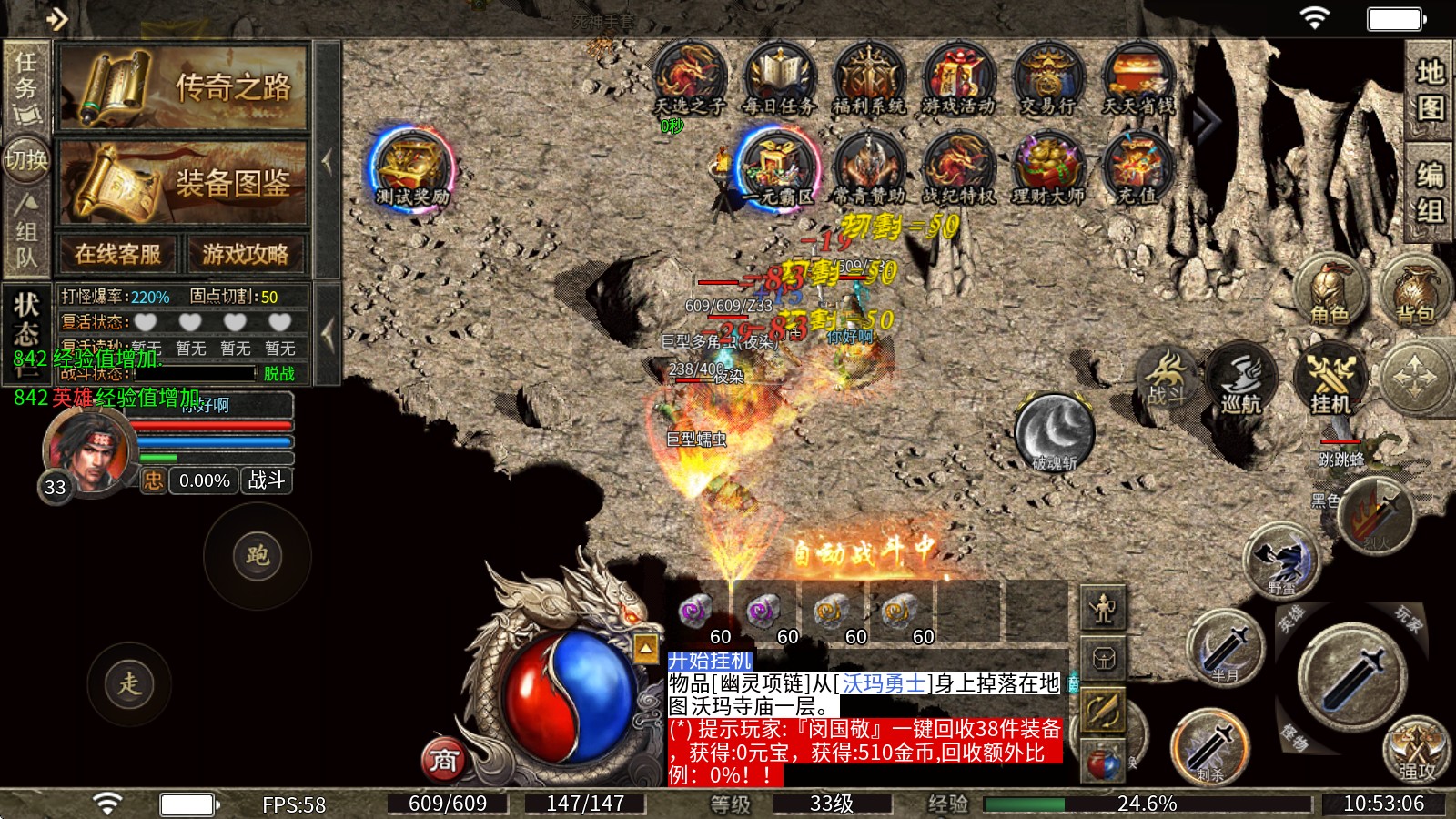The width and height of the screenshot is (1456, 819).
Task: Activate the 巡航 cruise button
Action: (1241, 379)
